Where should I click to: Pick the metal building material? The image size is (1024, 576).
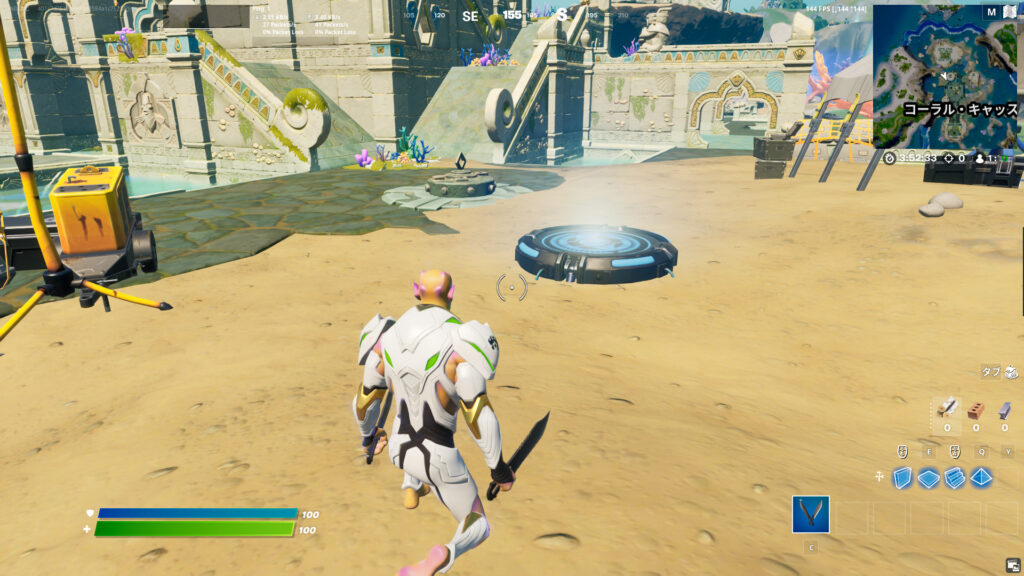click(x=1005, y=410)
